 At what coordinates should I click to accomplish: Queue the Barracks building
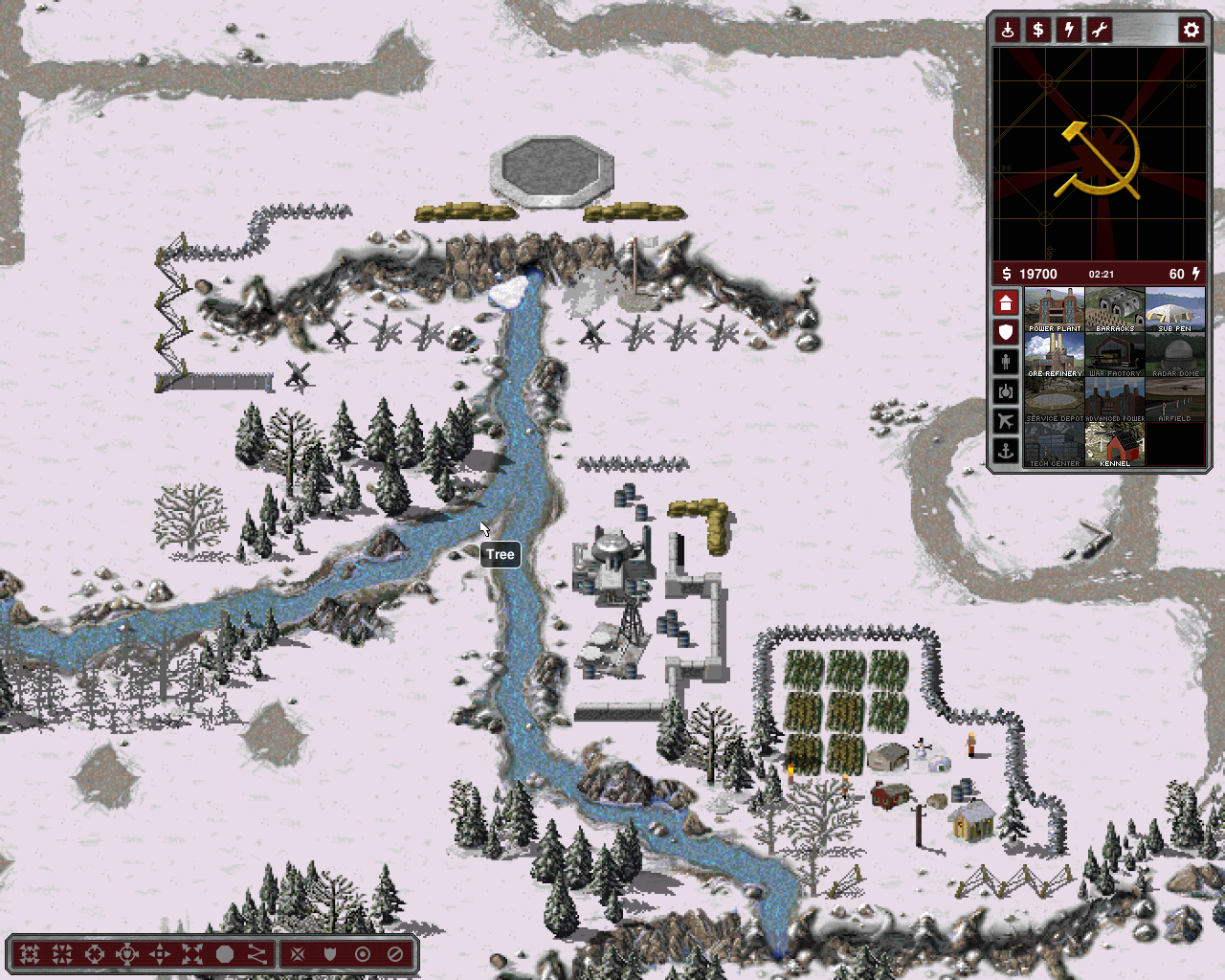click(x=1115, y=310)
